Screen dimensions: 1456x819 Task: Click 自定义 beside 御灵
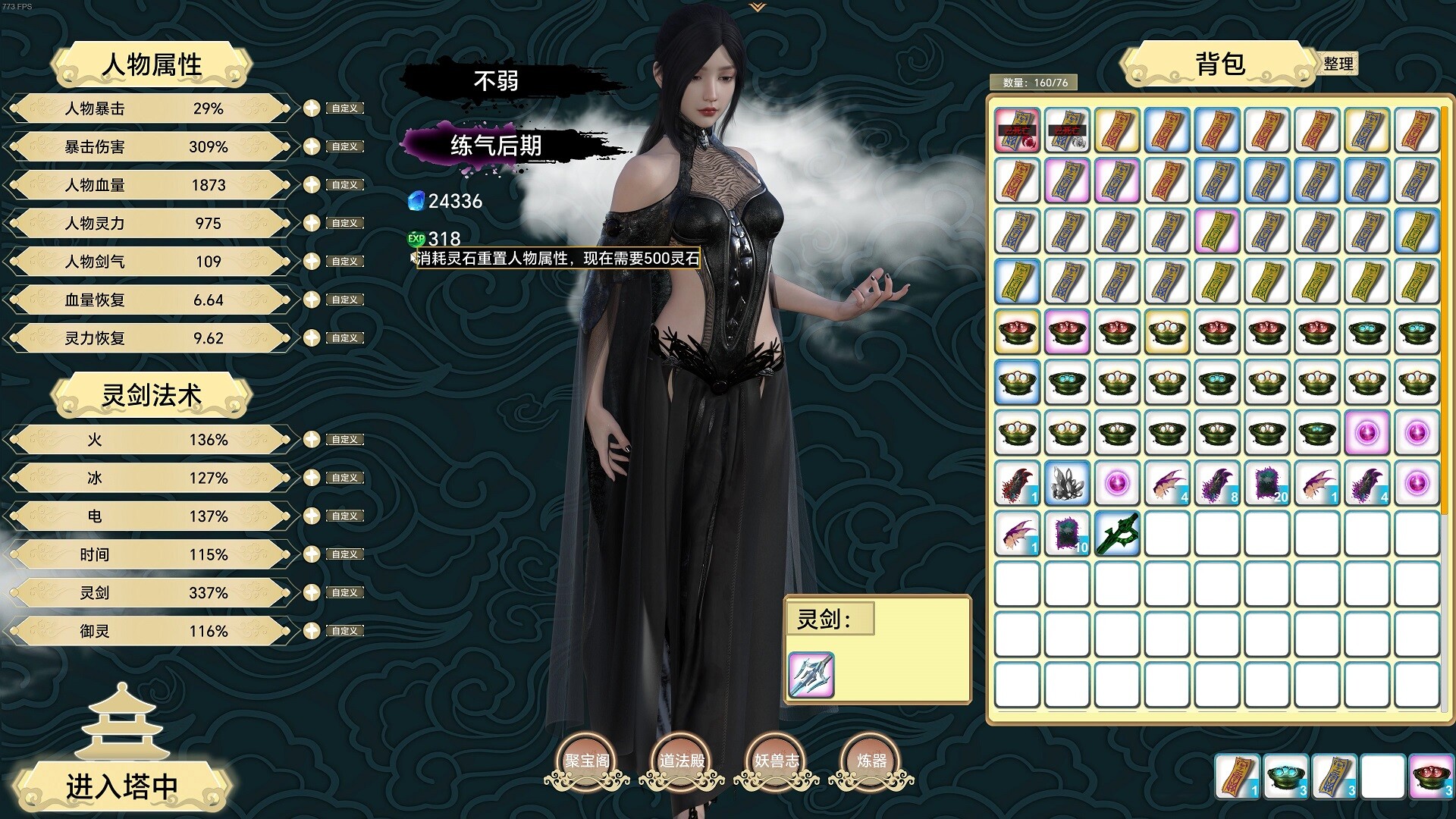(x=345, y=631)
